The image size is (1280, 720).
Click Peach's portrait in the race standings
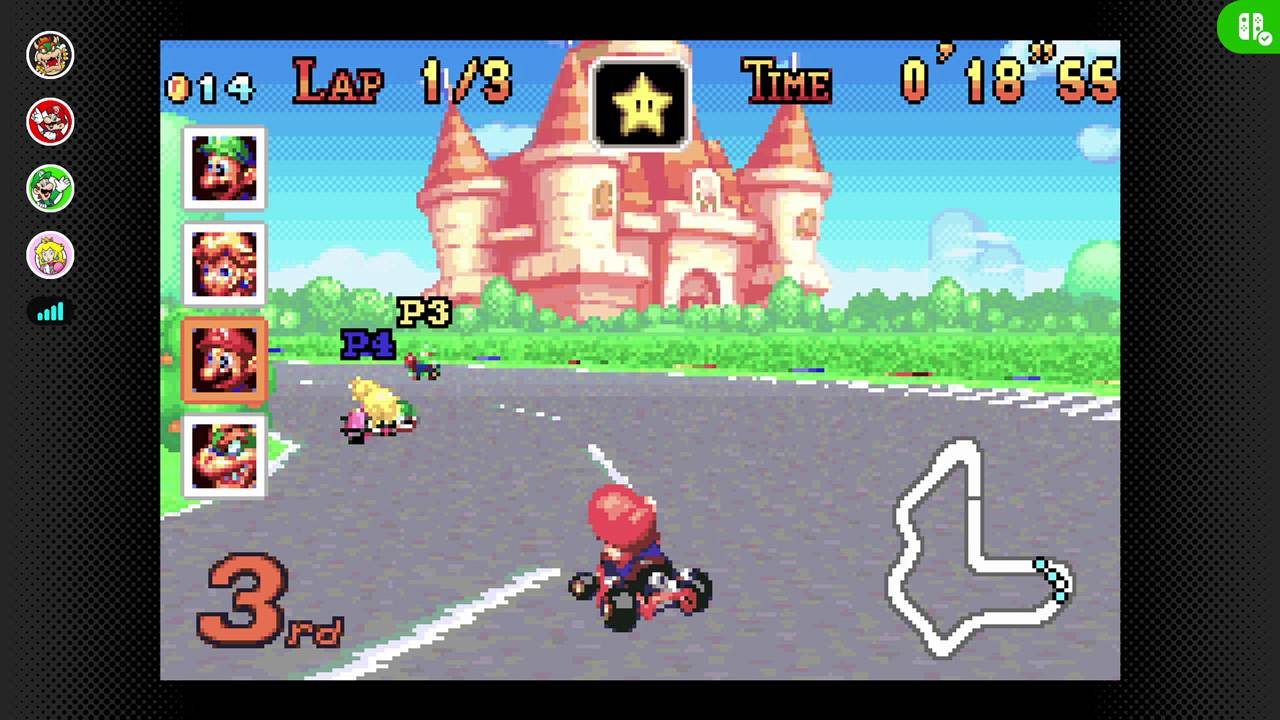pyautogui.click(x=223, y=263)
